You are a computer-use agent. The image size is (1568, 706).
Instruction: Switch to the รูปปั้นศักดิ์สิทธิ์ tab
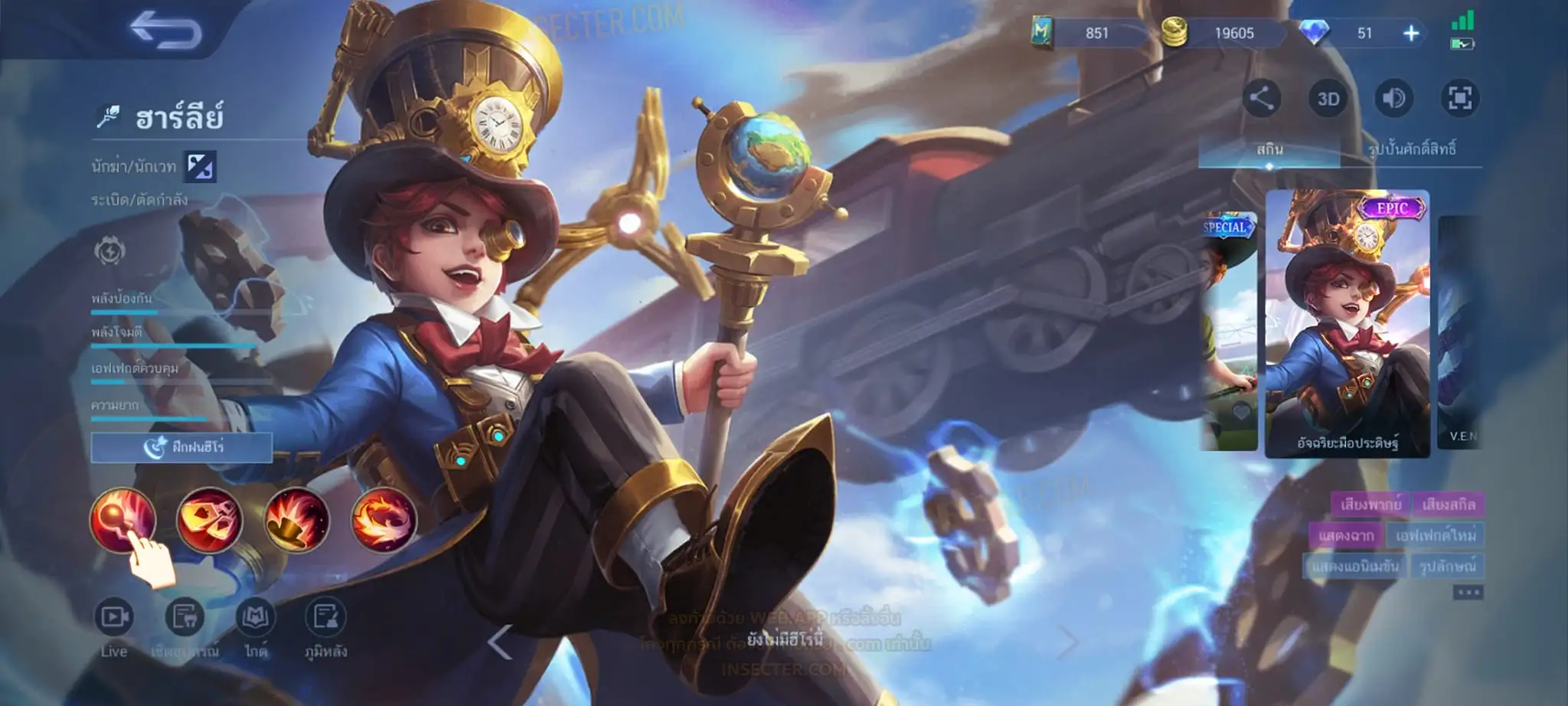point(1411,149)
